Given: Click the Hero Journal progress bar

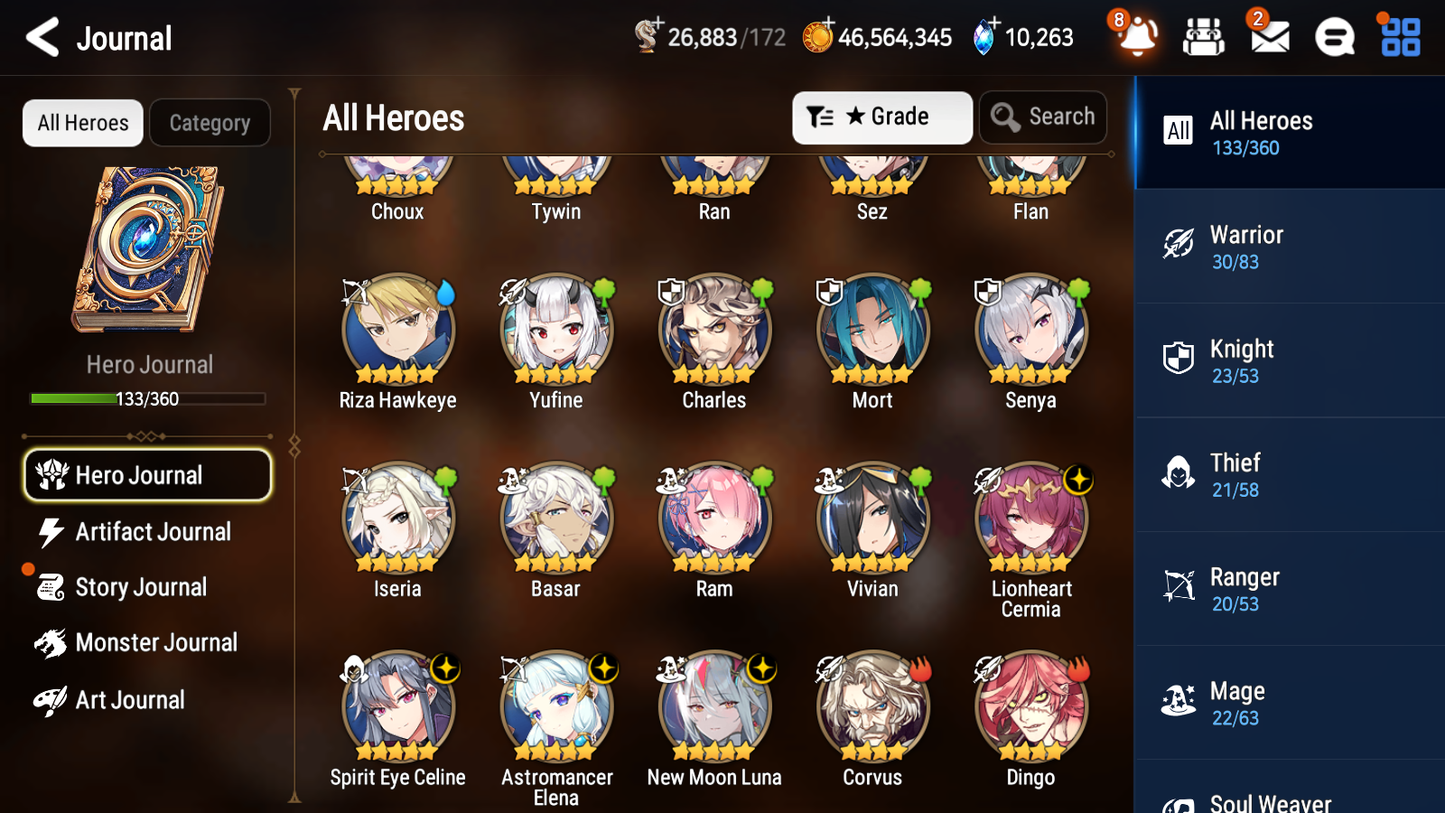Looking at the screenshot, I should 148,398.
